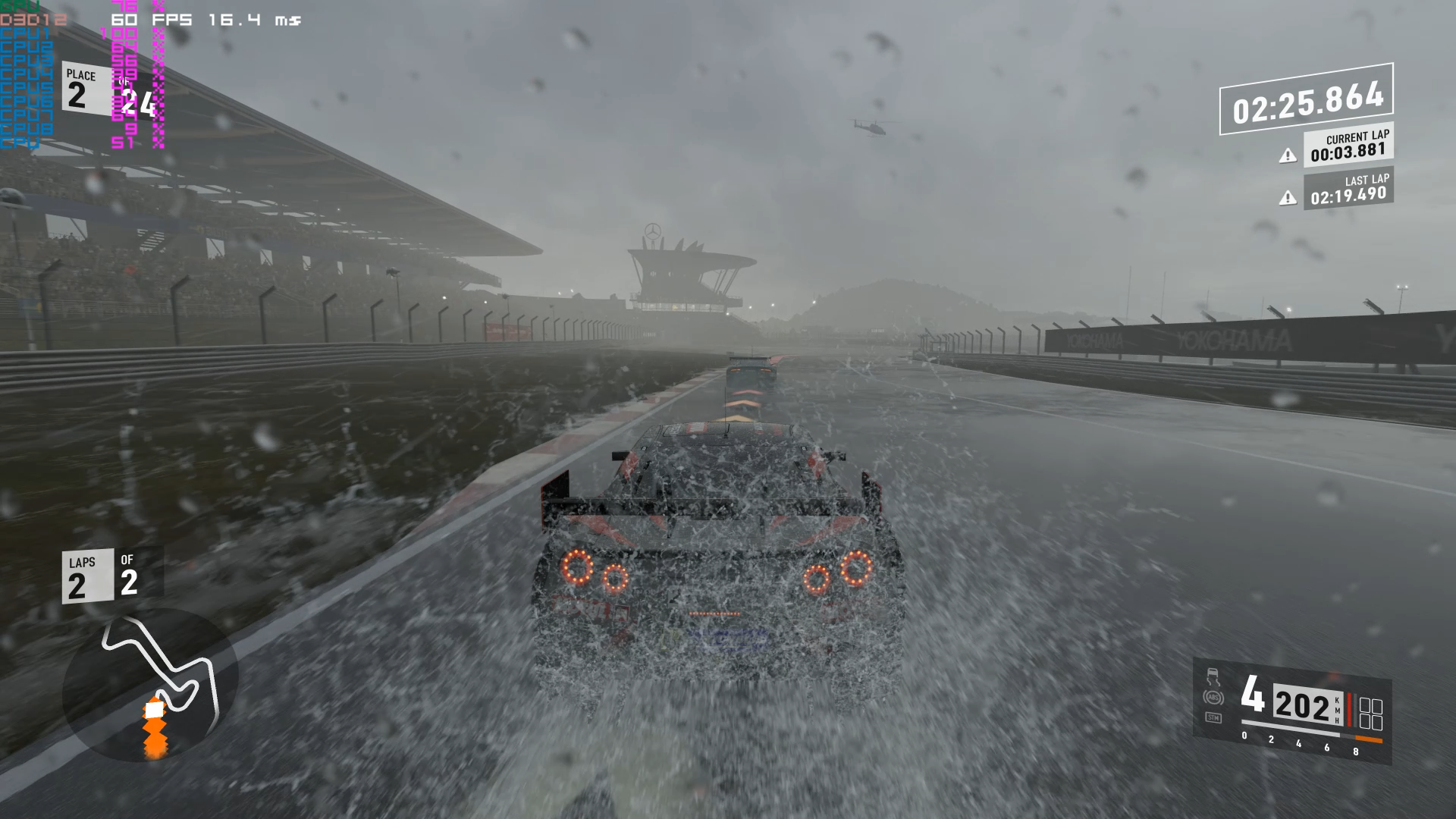The image size is (1456, 819).
Task: Click the STM stability indicator icon
Action: [x=1213, y=717]
